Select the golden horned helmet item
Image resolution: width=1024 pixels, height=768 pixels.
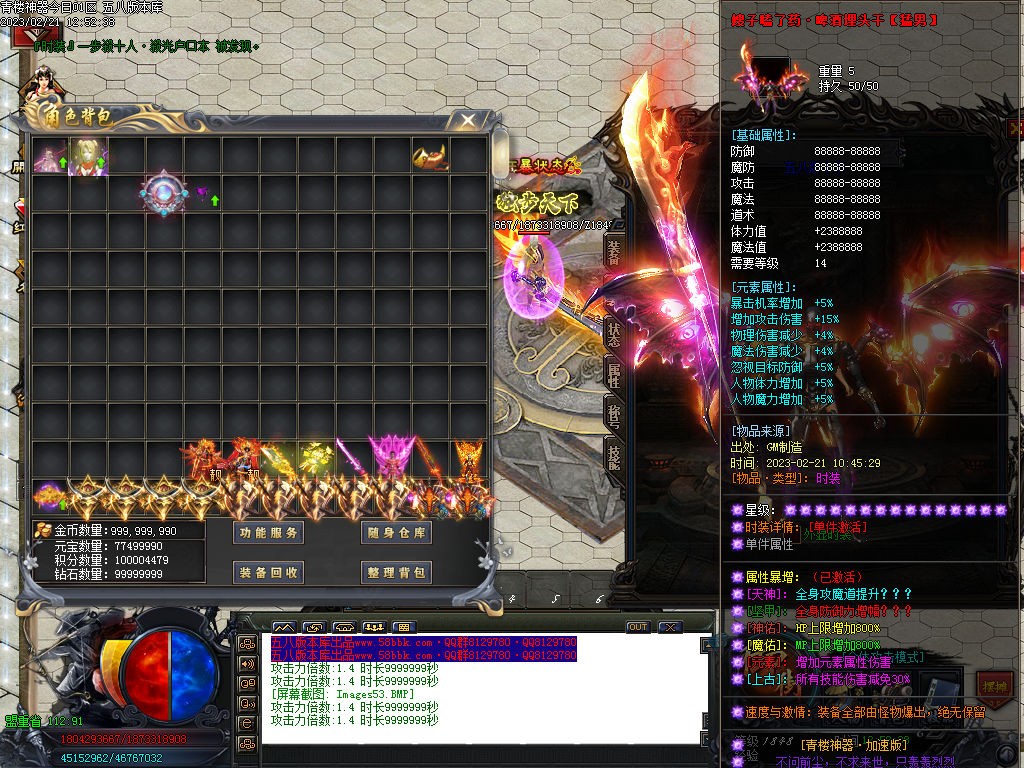429,156
